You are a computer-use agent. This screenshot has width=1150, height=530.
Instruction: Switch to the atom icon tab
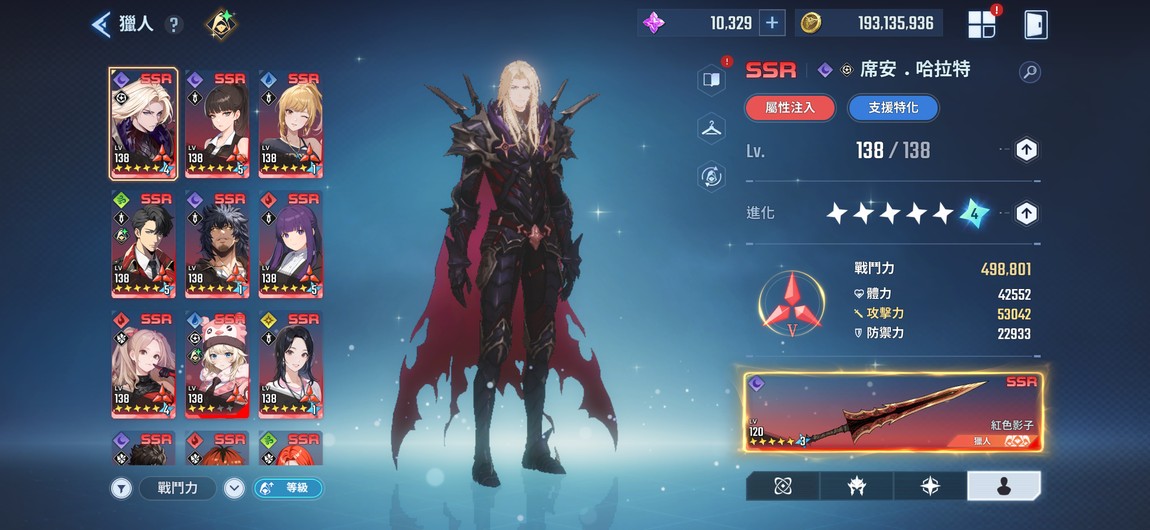(x=782, y=486)
